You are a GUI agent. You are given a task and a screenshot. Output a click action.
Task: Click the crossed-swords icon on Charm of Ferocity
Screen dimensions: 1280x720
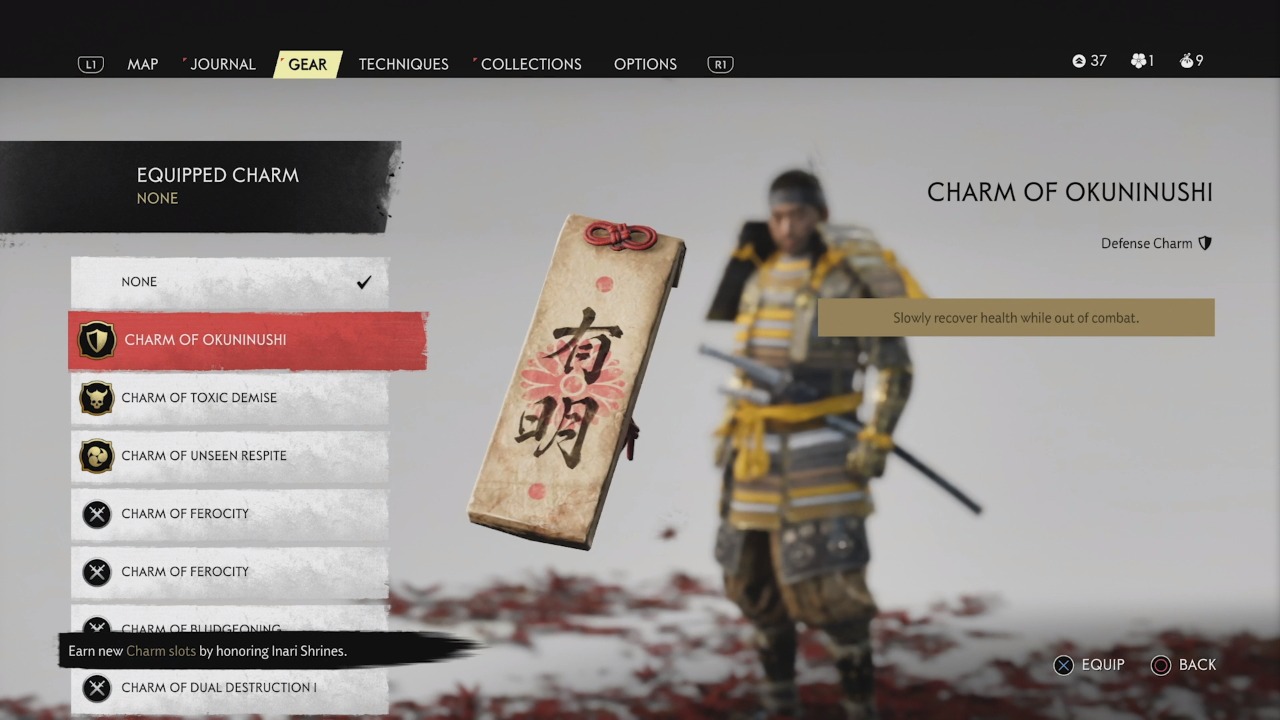tap(97, 514)
